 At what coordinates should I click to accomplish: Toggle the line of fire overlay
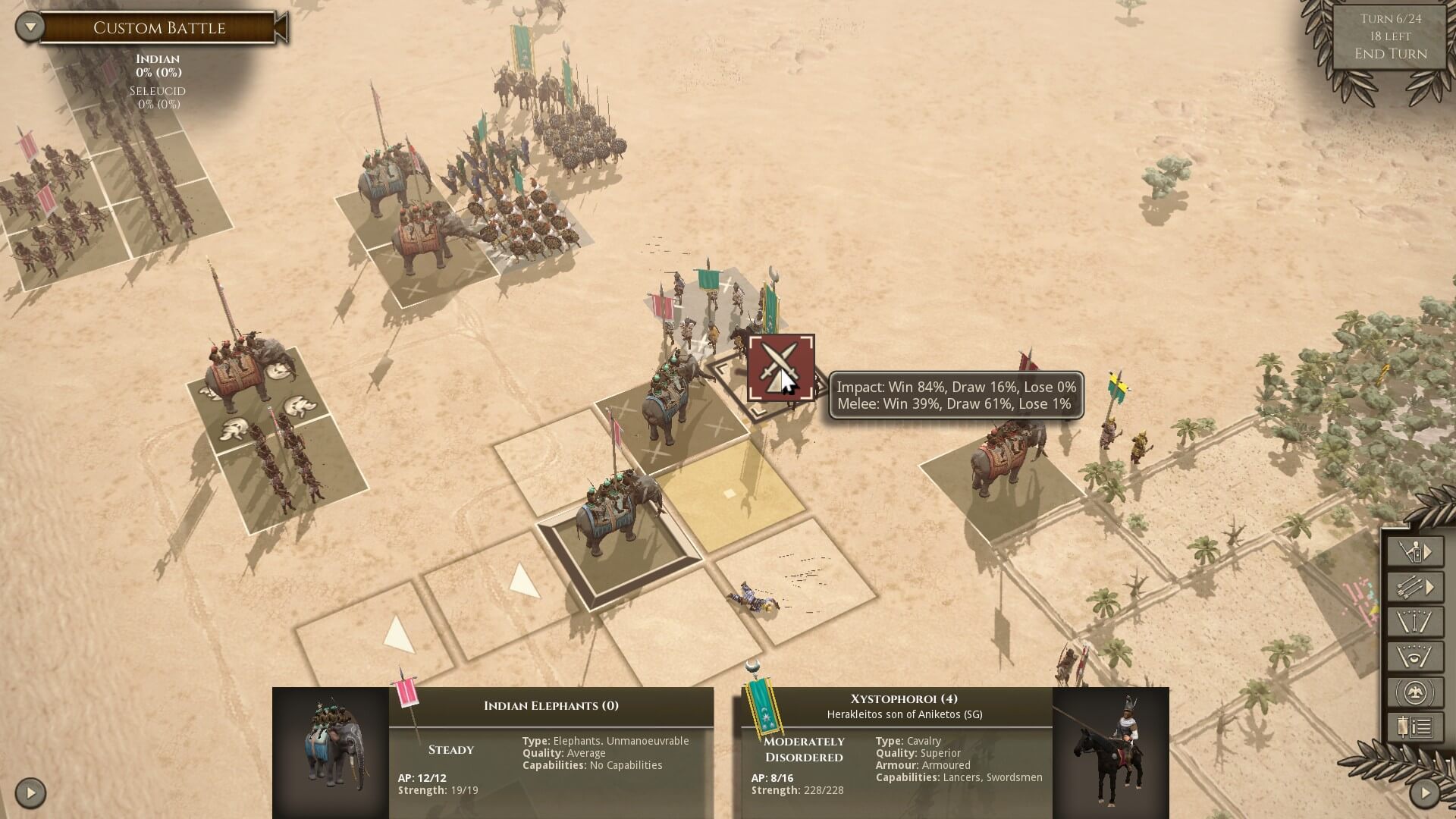(1415, 622)
